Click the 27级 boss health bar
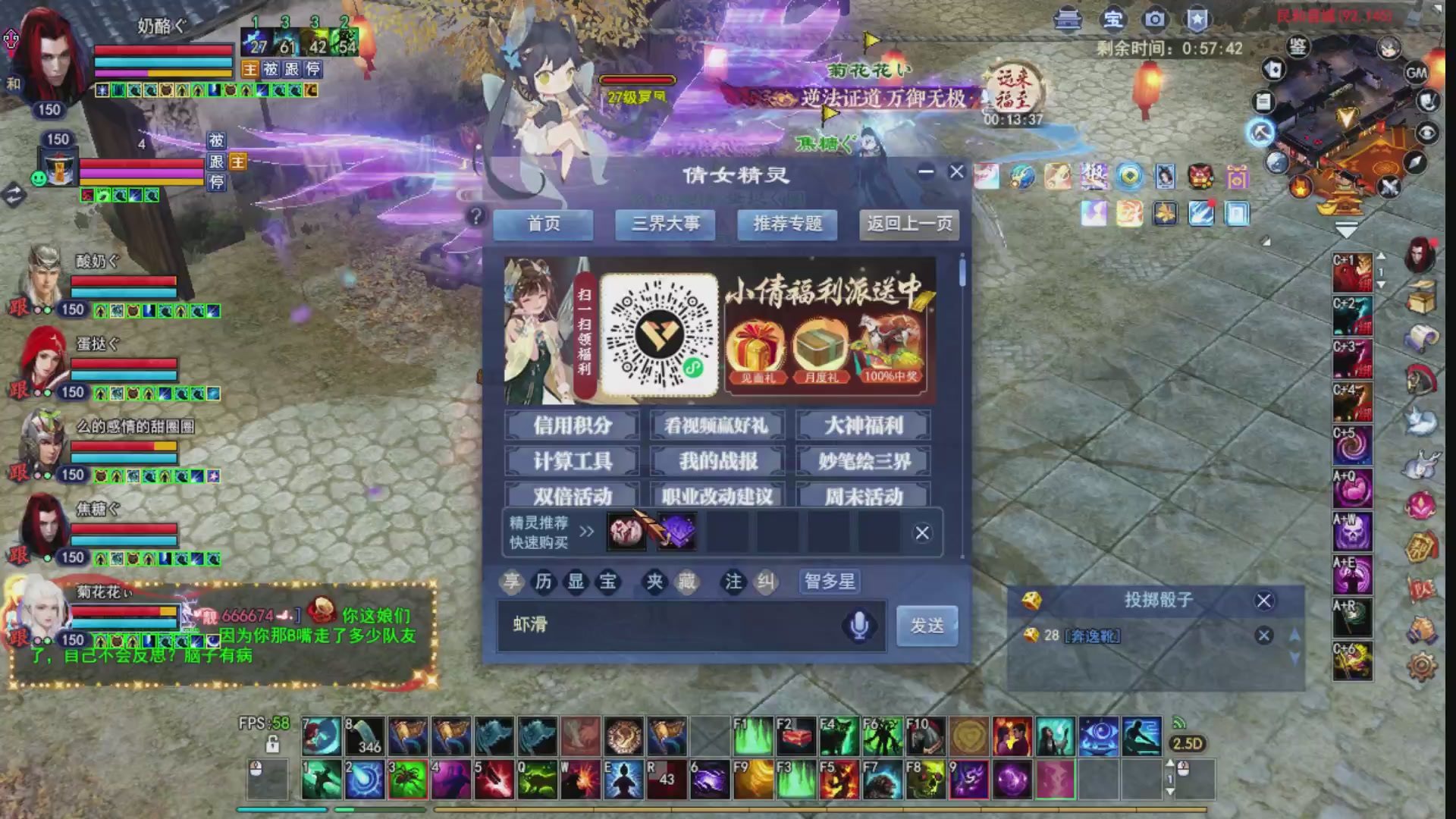Image resolution: width=1456 pixels, height=819 pixels. pos(639,80)
